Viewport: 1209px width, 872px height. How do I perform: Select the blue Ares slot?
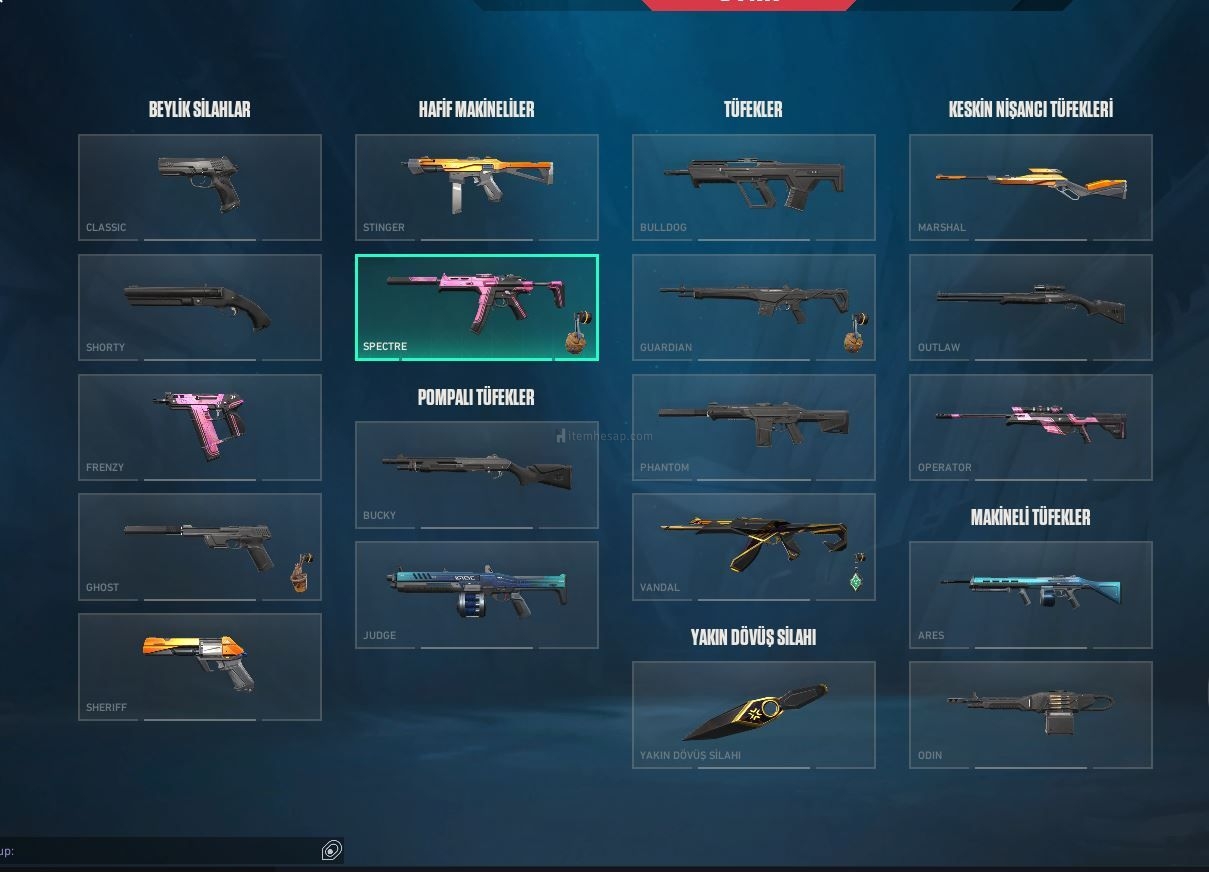click(1031, 594)
